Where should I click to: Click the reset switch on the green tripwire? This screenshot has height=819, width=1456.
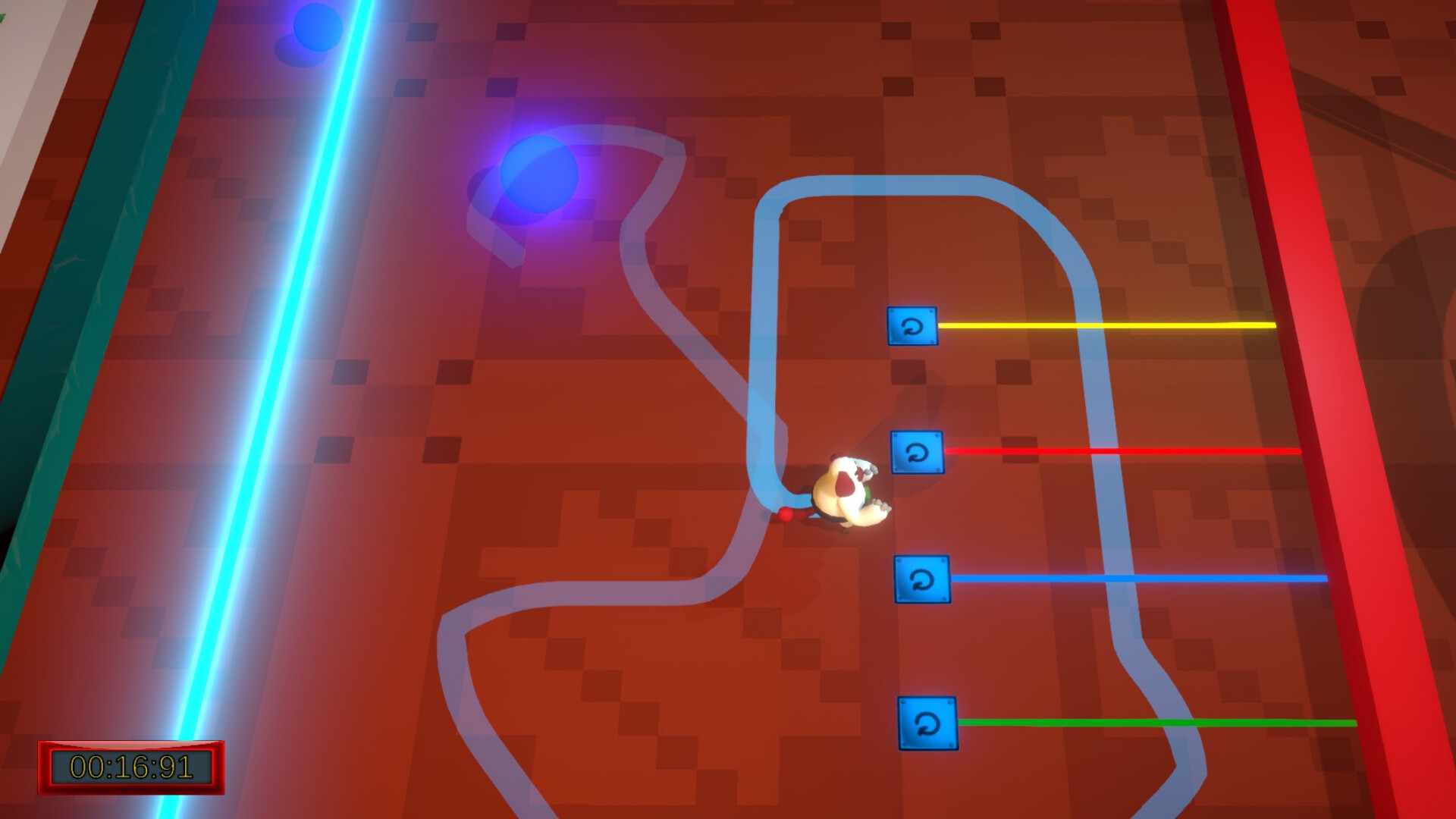point(926,723)
